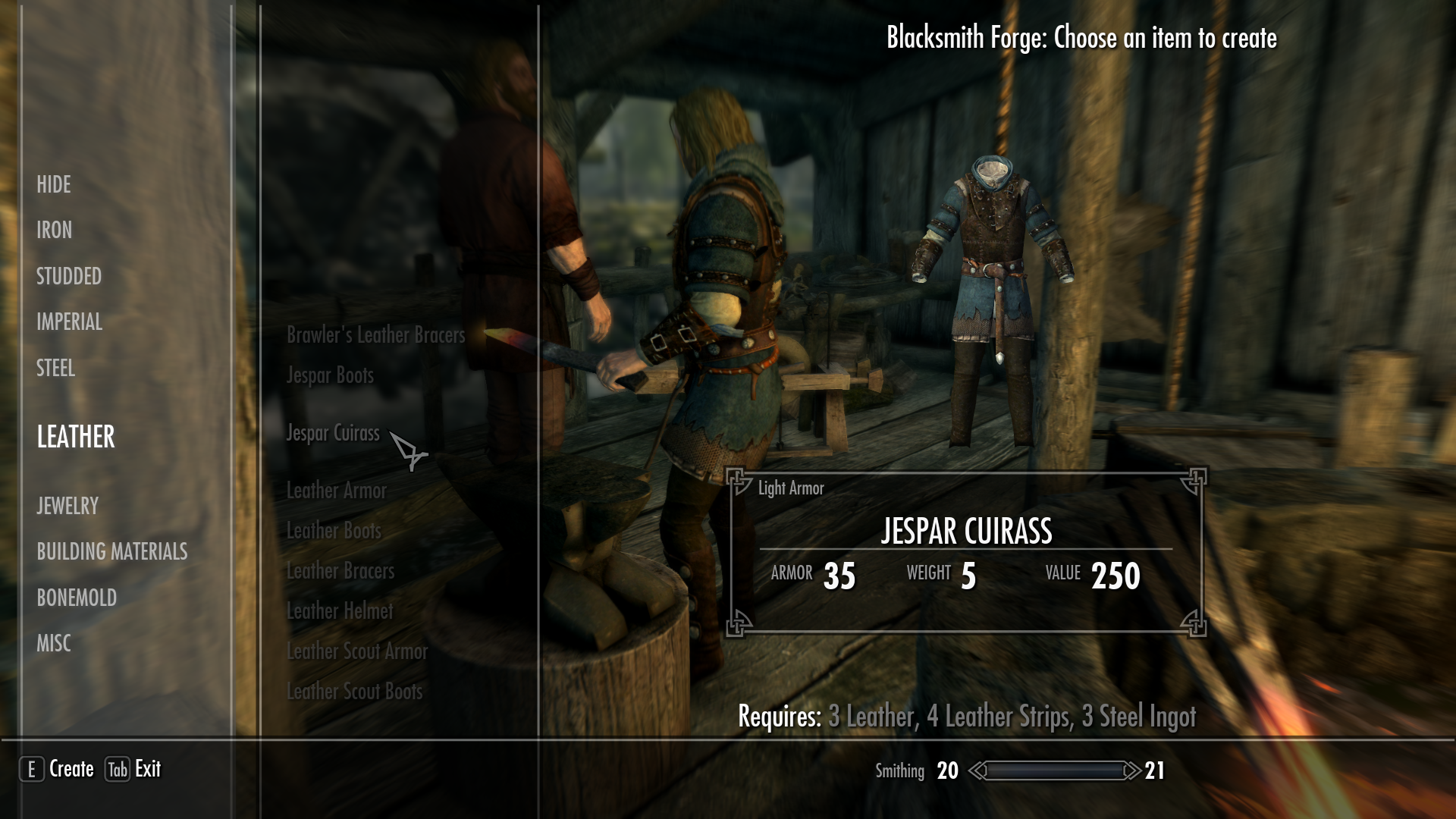This screenshot has width=1456, height=819.
Task: Select Jespar Cuirass from the item list
Action: (x=332, y=434)
